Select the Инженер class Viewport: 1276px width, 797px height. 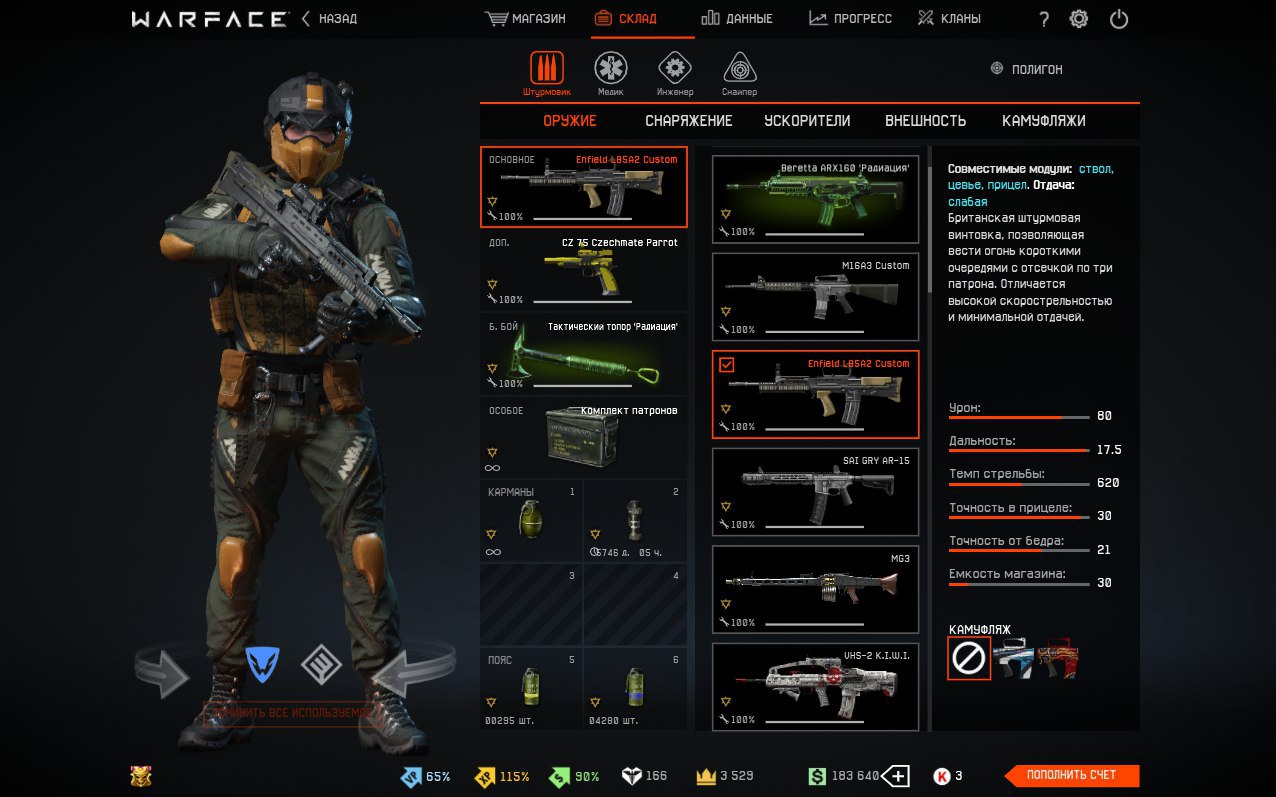(675, 74)
